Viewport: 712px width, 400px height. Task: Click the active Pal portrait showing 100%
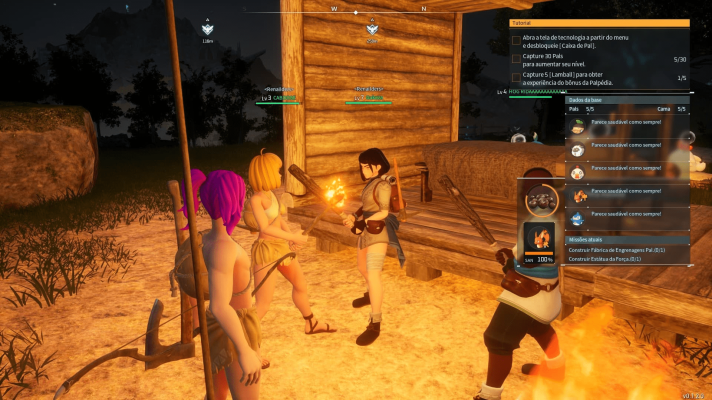click(540, 238)
